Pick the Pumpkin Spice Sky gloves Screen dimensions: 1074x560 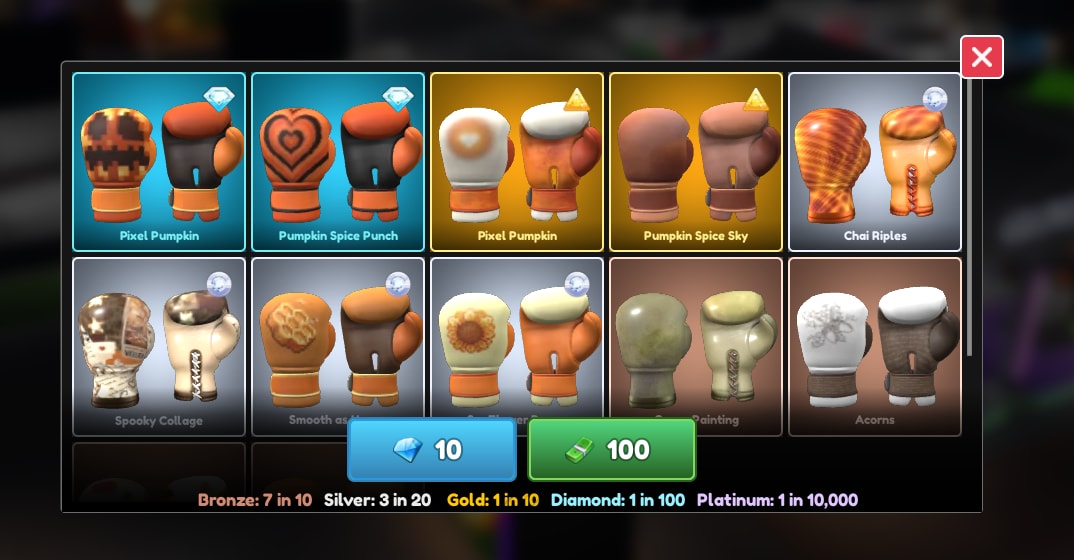tap(696, 161)
